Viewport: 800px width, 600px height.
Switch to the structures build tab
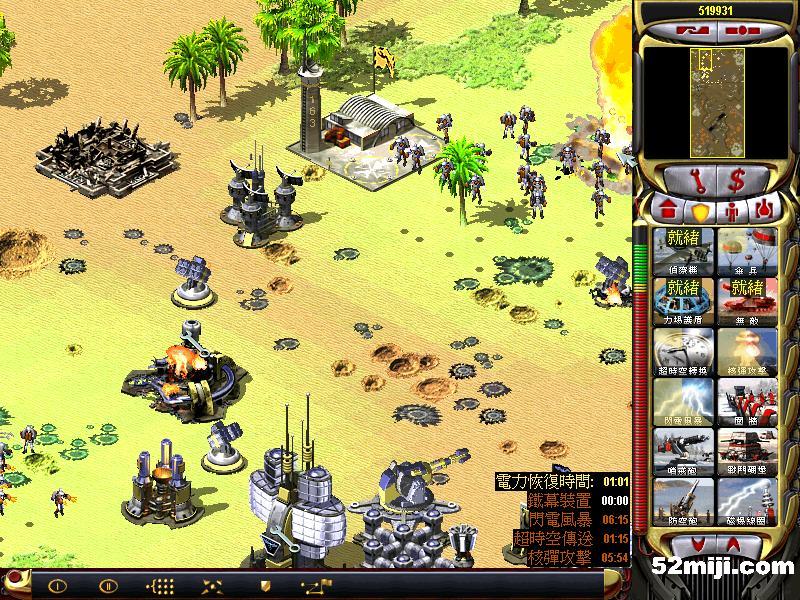pos(668,211)
